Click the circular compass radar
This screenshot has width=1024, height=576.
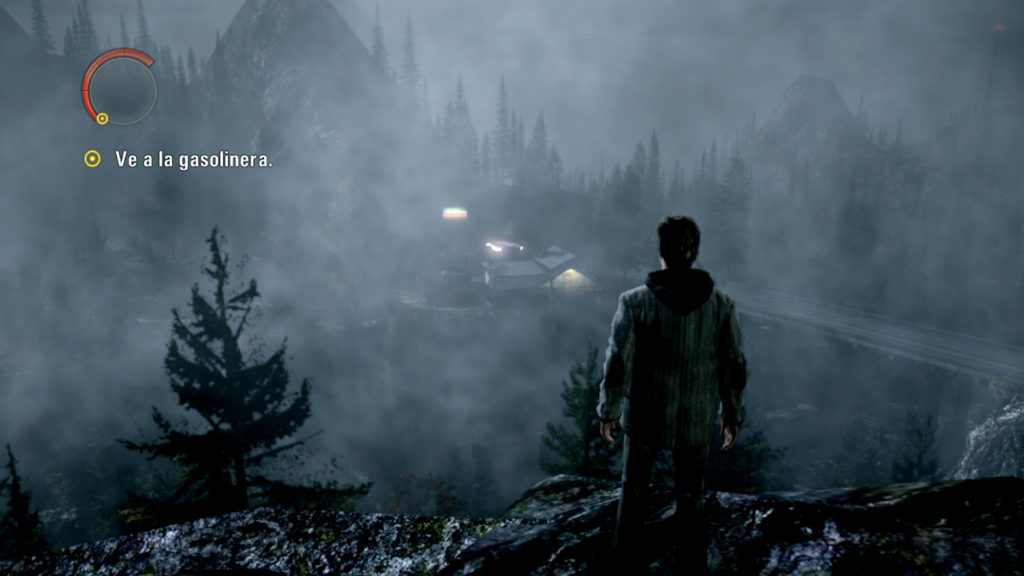tap(120, 87)
